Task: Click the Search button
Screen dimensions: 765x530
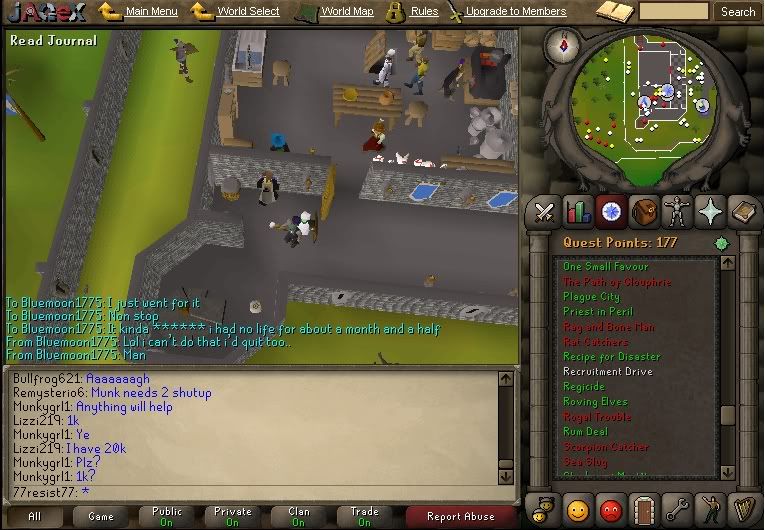Action: pos(738,12)
